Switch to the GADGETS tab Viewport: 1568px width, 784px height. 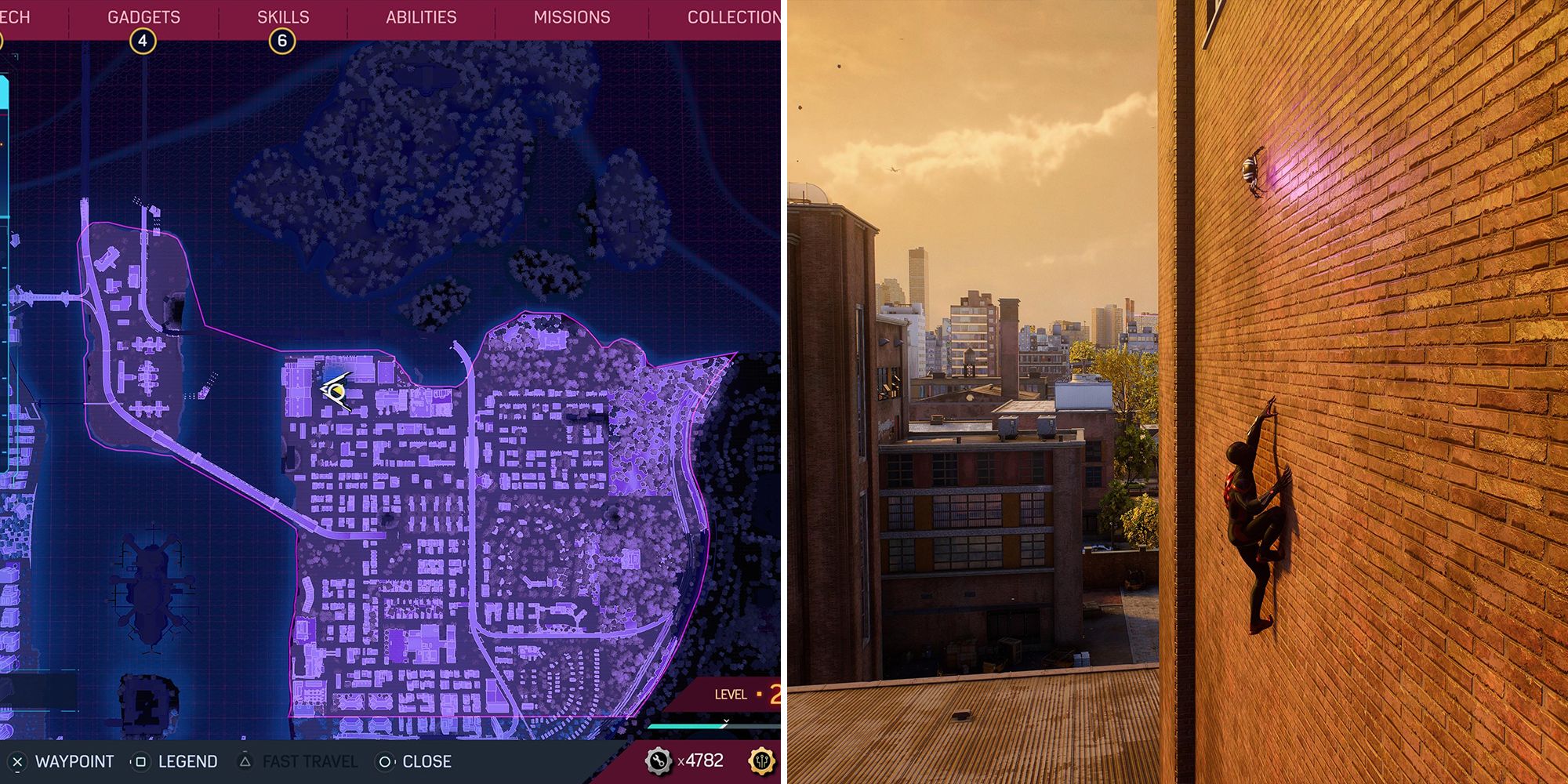click(x=143, y=16)
